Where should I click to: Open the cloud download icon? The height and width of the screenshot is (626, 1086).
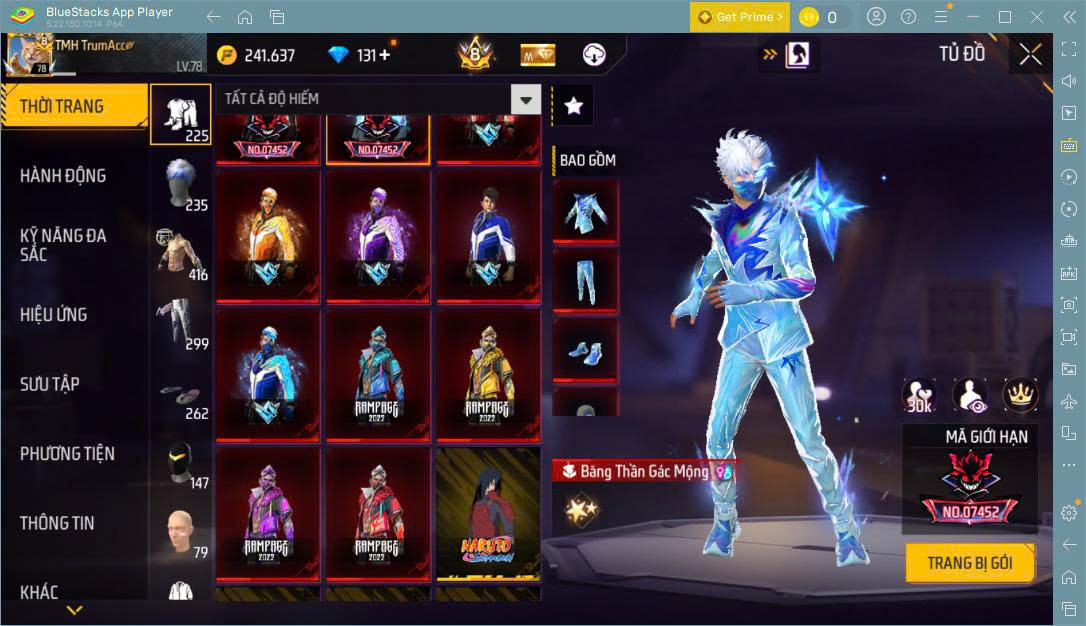coord(594,55)
